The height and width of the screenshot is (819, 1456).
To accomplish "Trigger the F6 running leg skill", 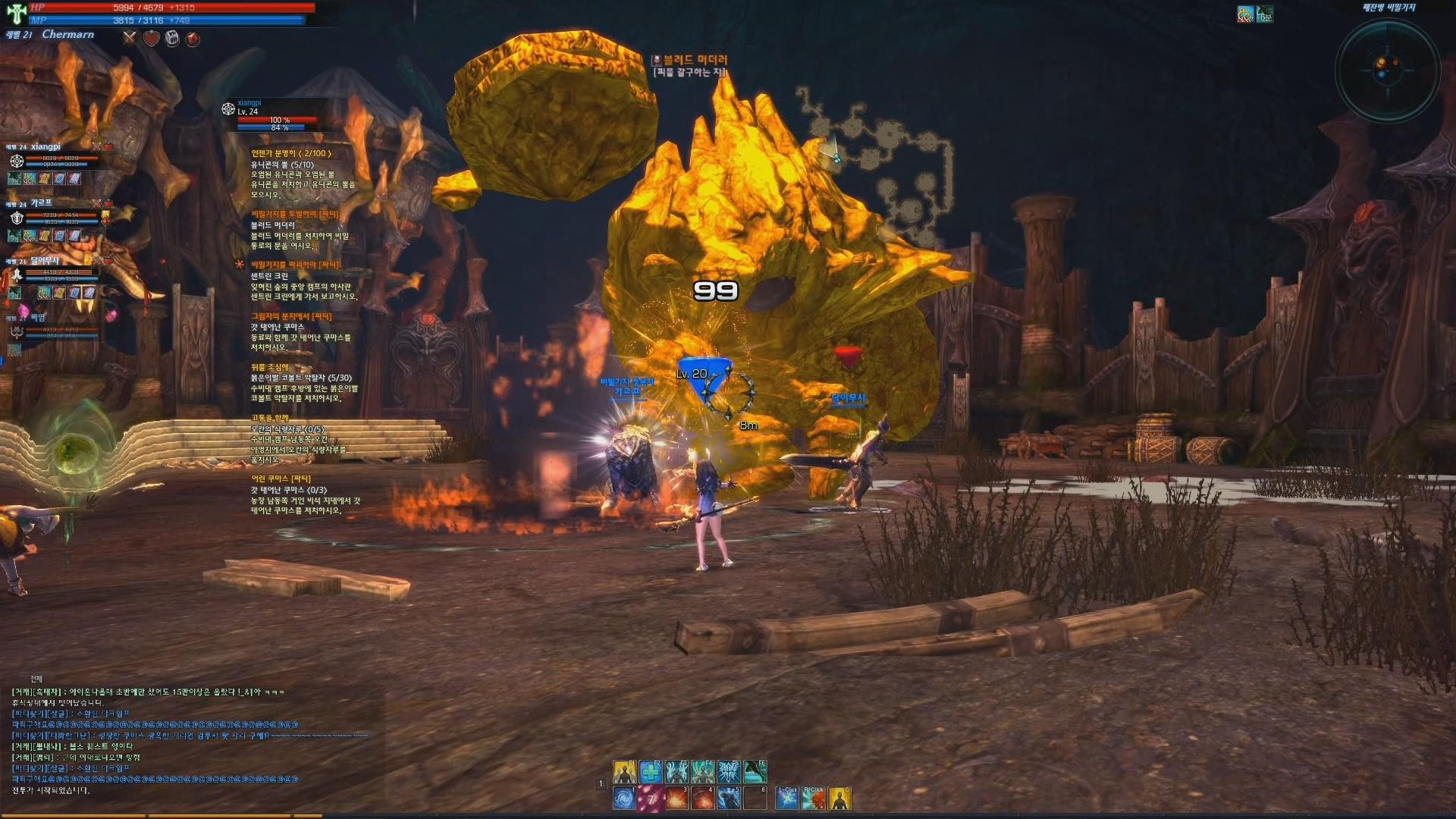I will pyautogui.click(x=755, y=772).
